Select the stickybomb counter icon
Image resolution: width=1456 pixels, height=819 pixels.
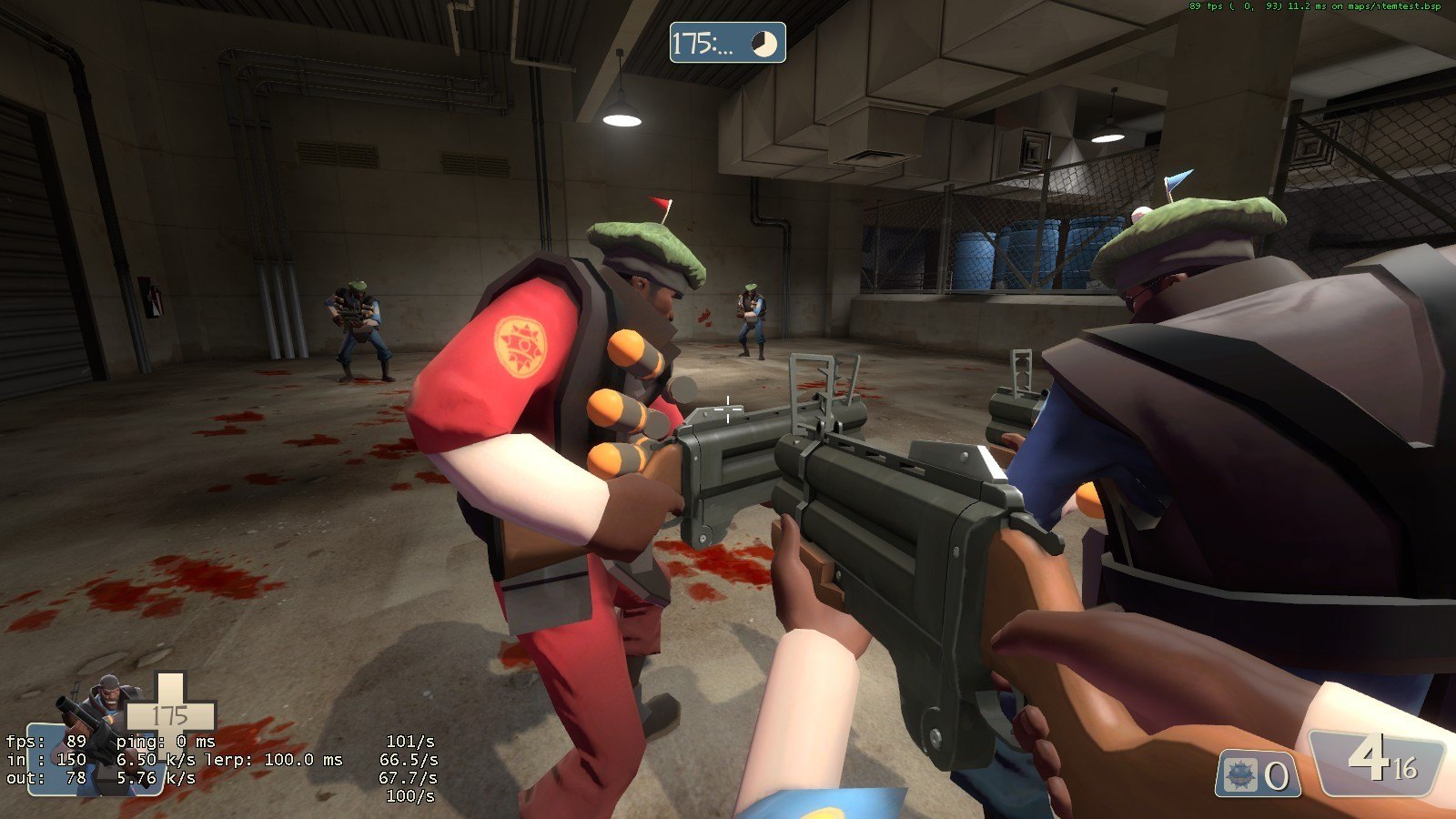tap(1240, 776)
